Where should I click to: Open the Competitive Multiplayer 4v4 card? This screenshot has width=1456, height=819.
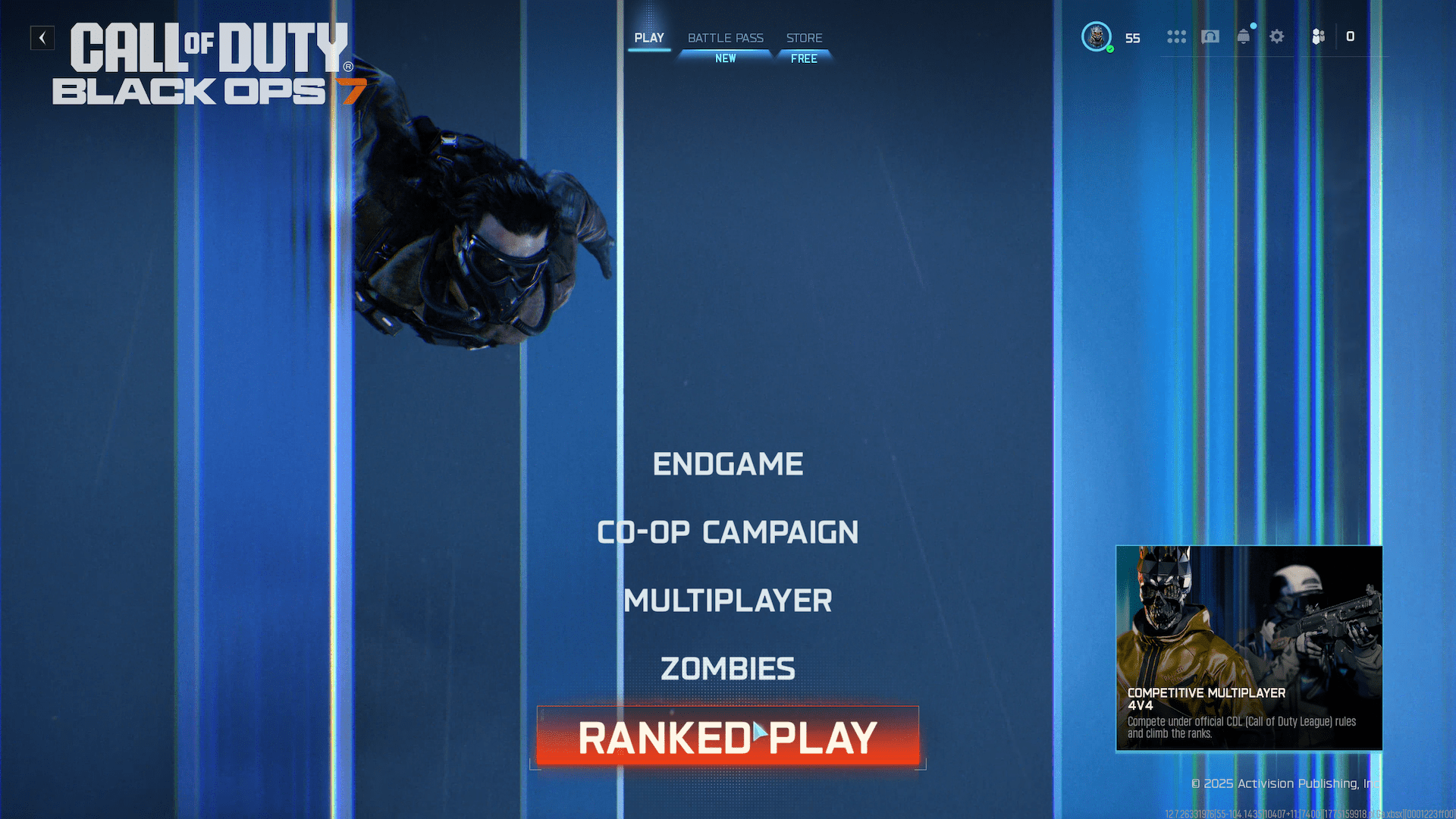pos(1248,648)
